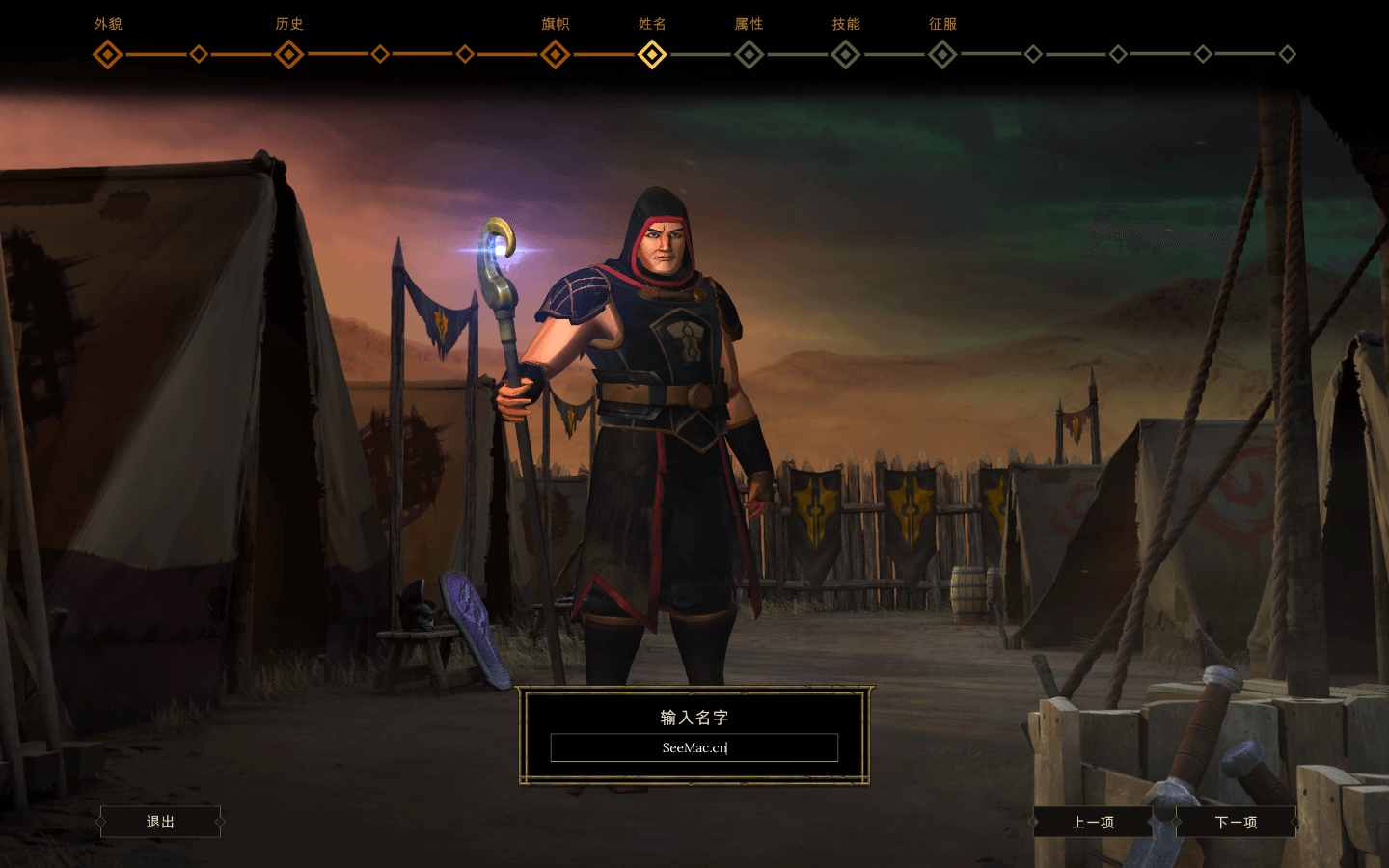Select the 姓名 name step marker
Screen dimensions: 1389x868
click(652, 54)
